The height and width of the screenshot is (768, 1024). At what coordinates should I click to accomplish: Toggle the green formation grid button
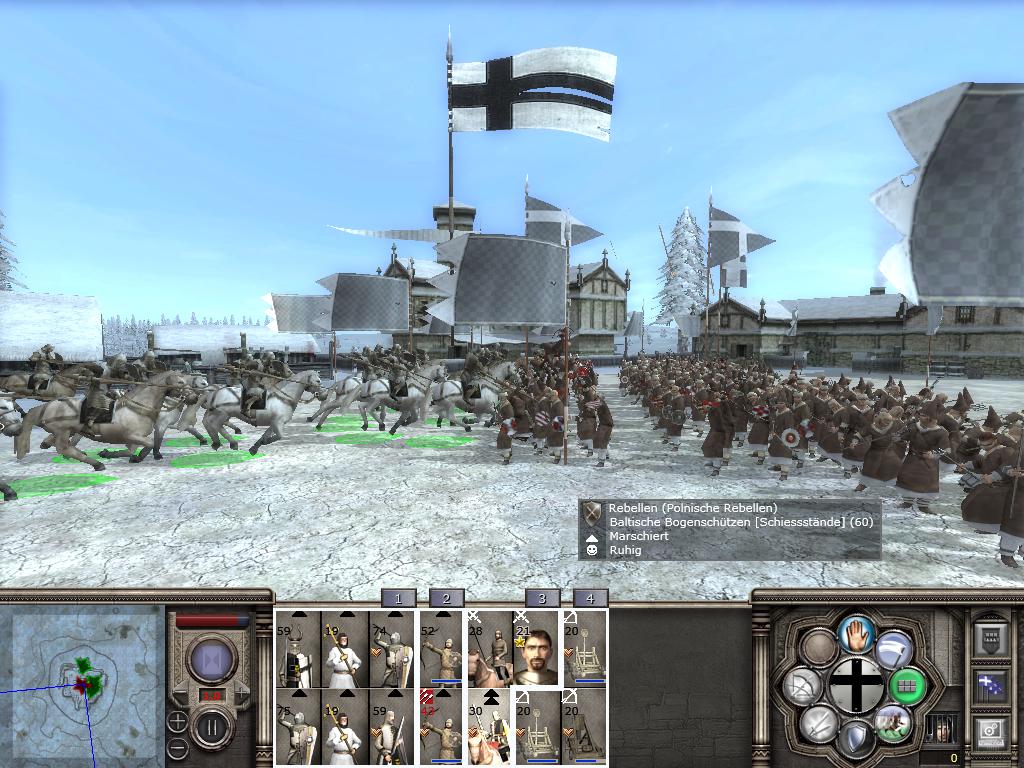pyautogui.click(x=907, y=686)
